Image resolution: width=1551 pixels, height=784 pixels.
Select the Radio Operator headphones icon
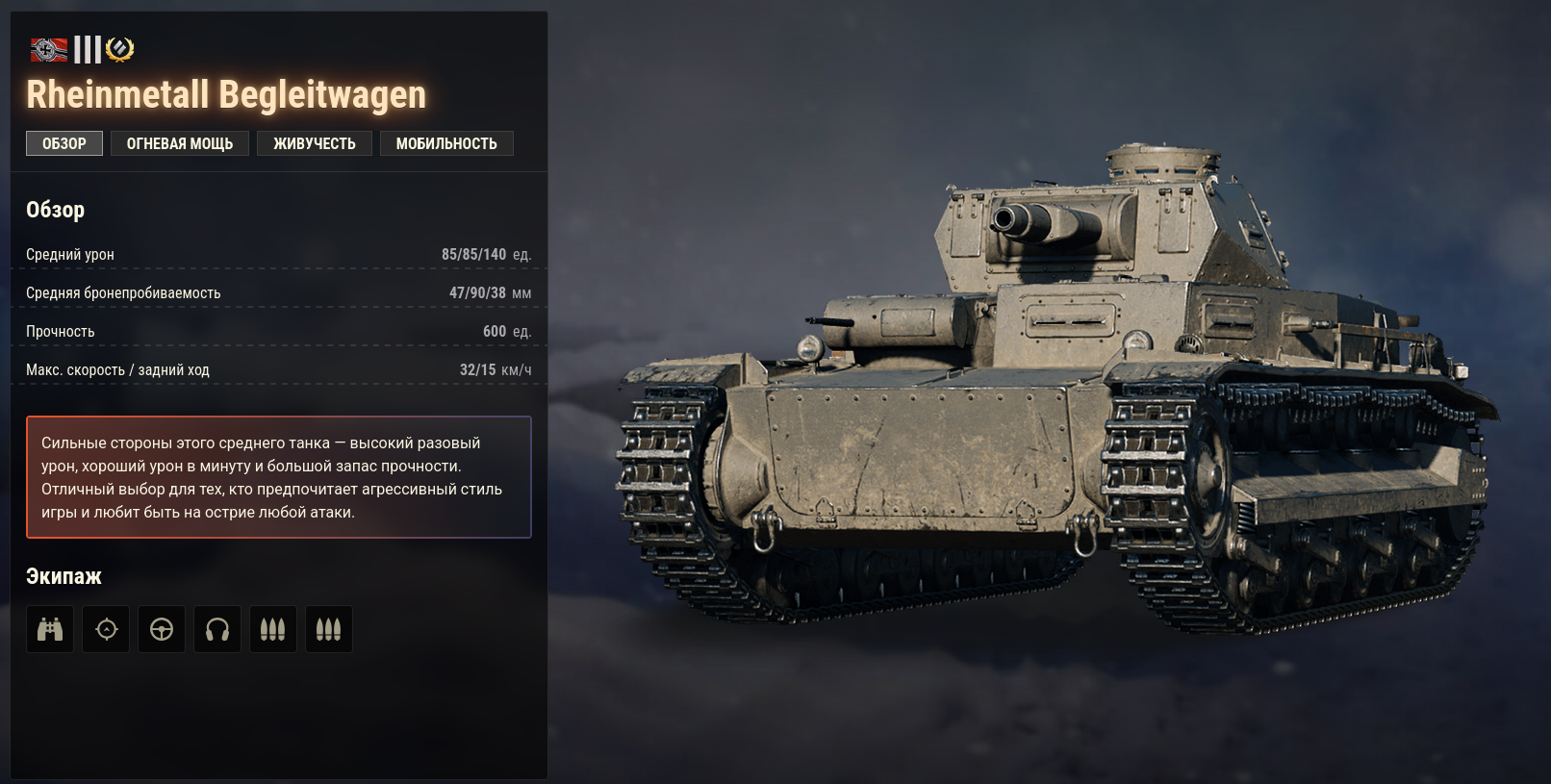click(216, 628)
